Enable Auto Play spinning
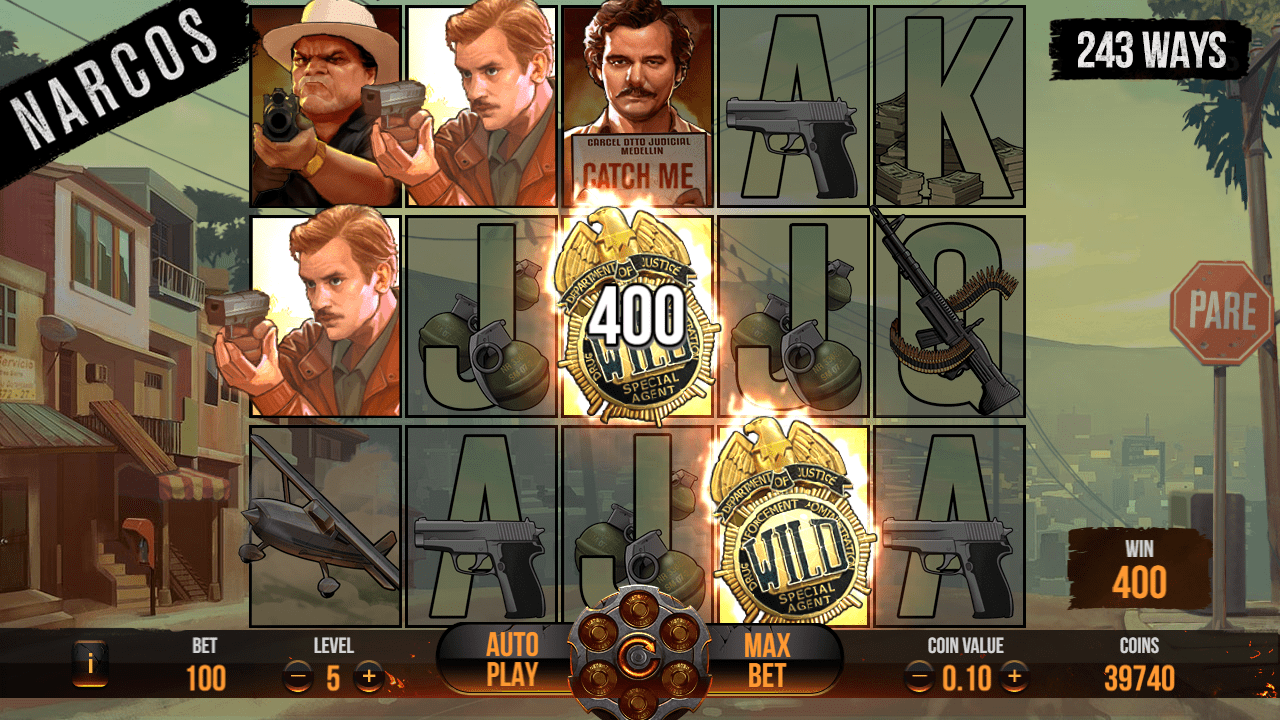1280x720 pixels. 510,658
